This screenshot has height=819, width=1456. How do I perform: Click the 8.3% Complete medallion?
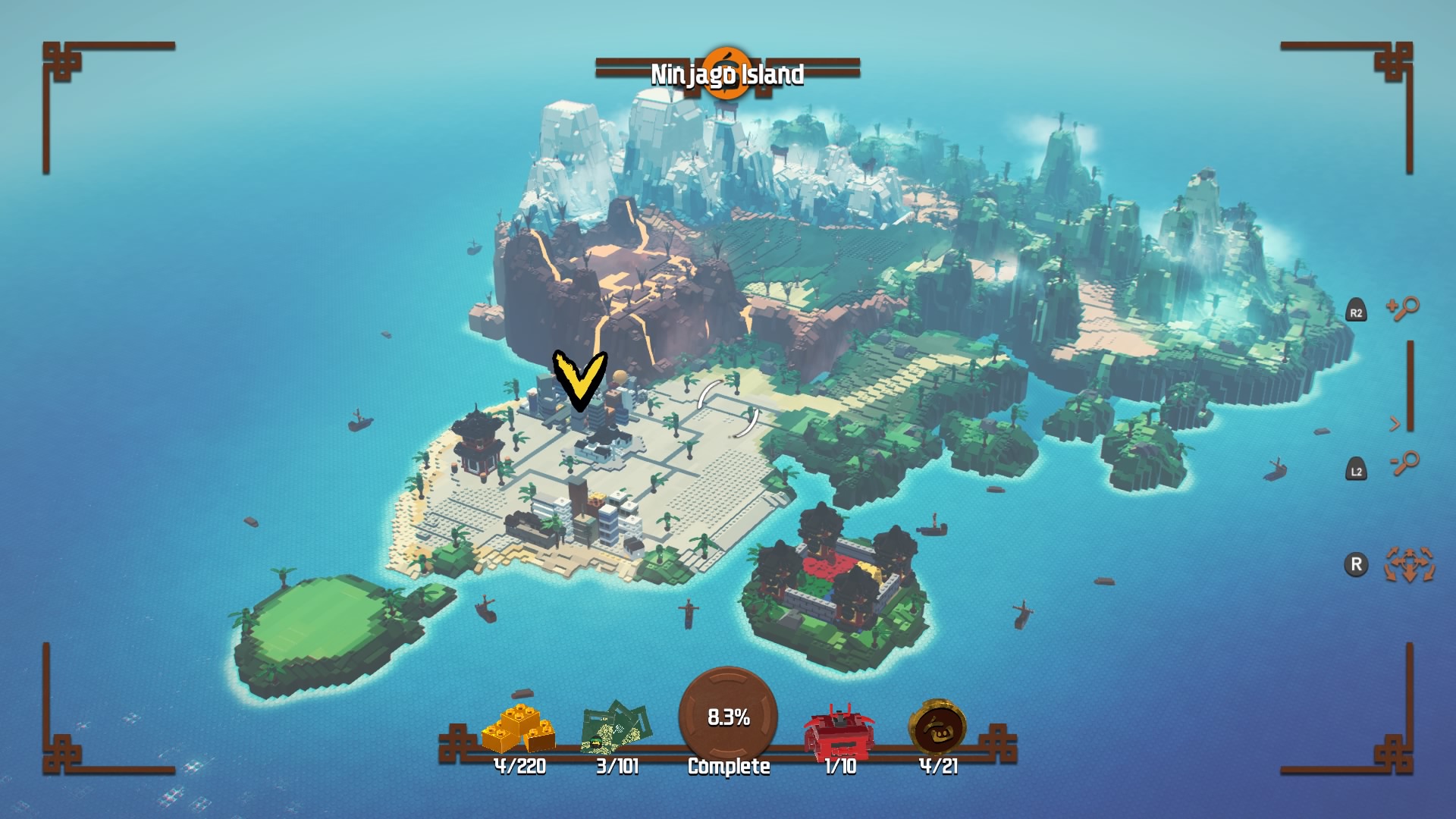[728, 717]
